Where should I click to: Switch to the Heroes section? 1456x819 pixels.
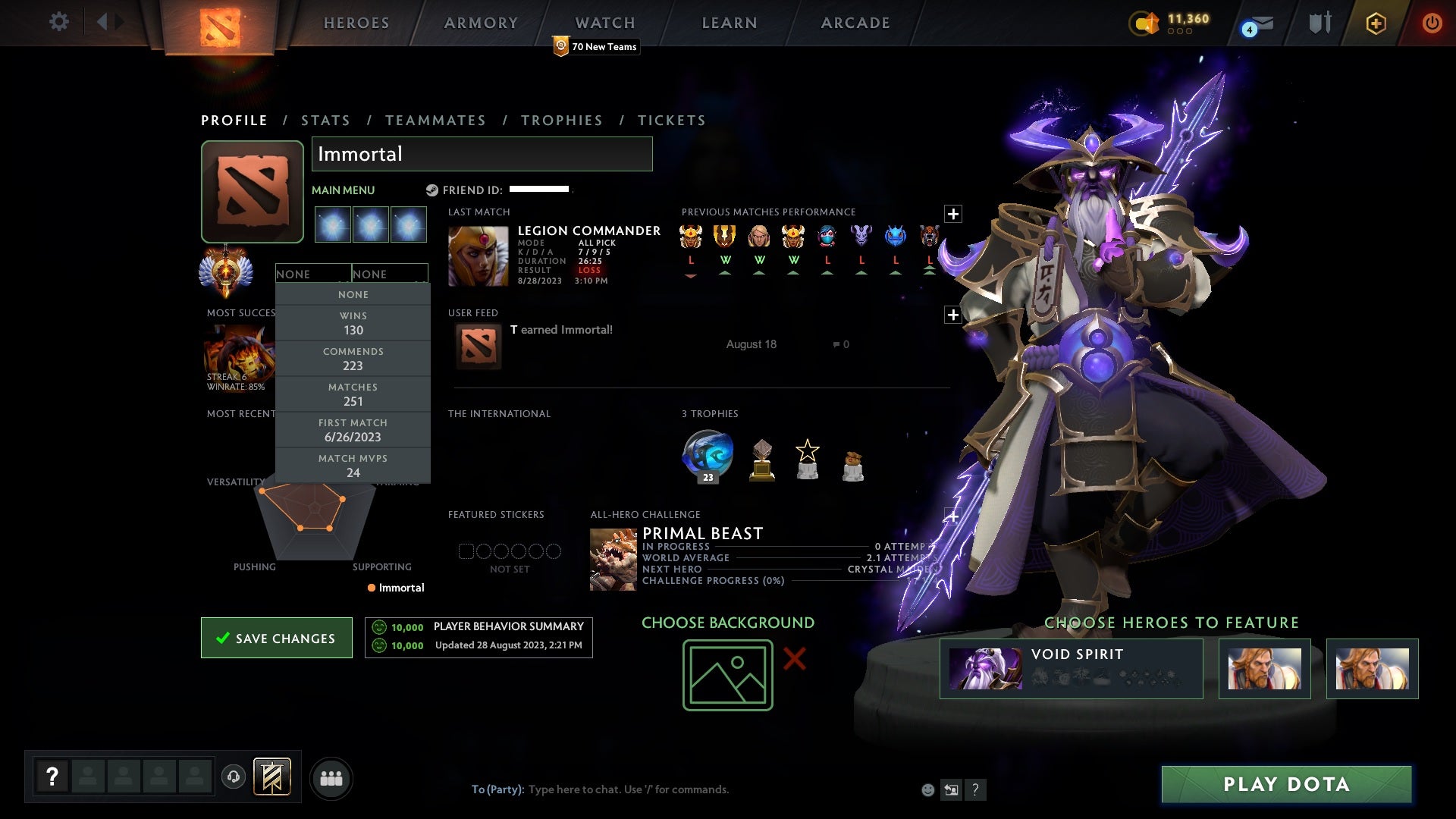tap(356, 23)
